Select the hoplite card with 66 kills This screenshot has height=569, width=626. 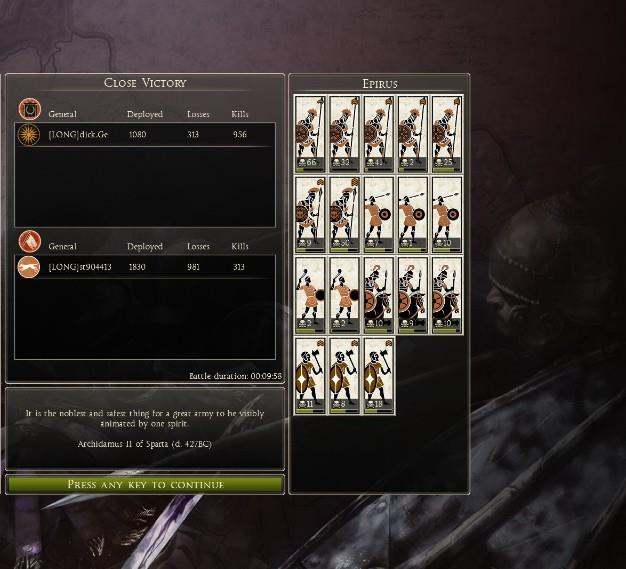point(311,133)
